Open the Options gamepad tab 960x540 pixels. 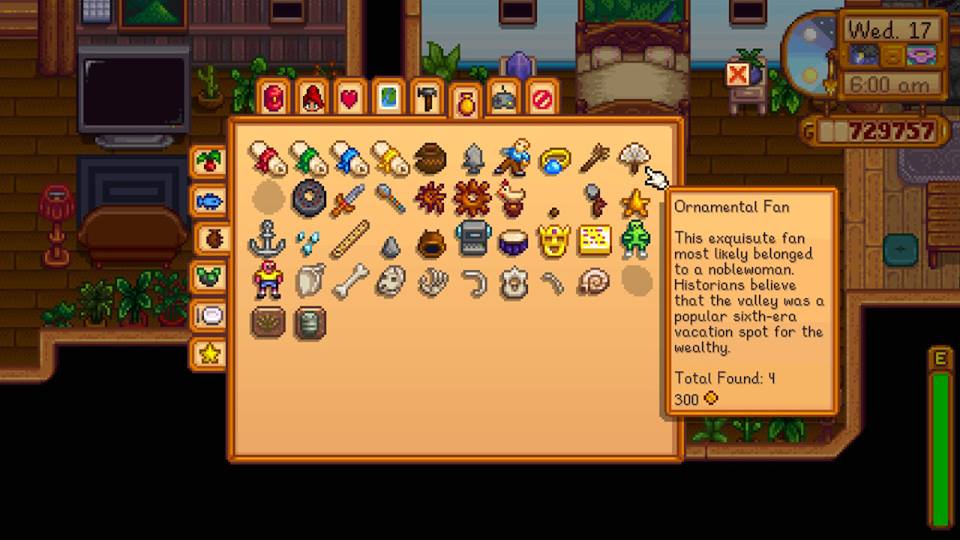point(503,98)
